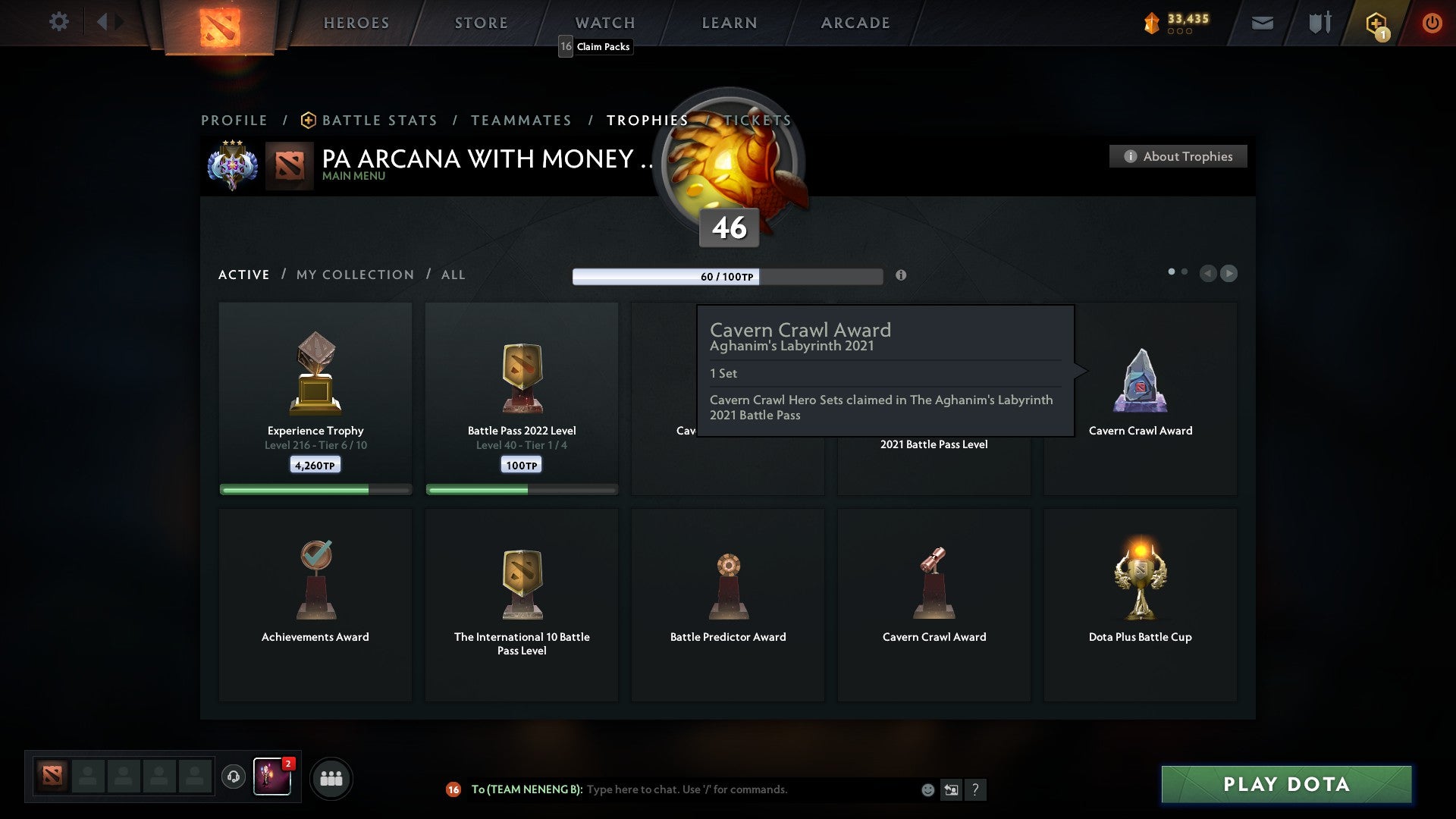Viewport: 1456px width, 819px height.
Task: Click the right arrow to view next trophy page
Action: pyautogui.click(x=1228, y=274)
